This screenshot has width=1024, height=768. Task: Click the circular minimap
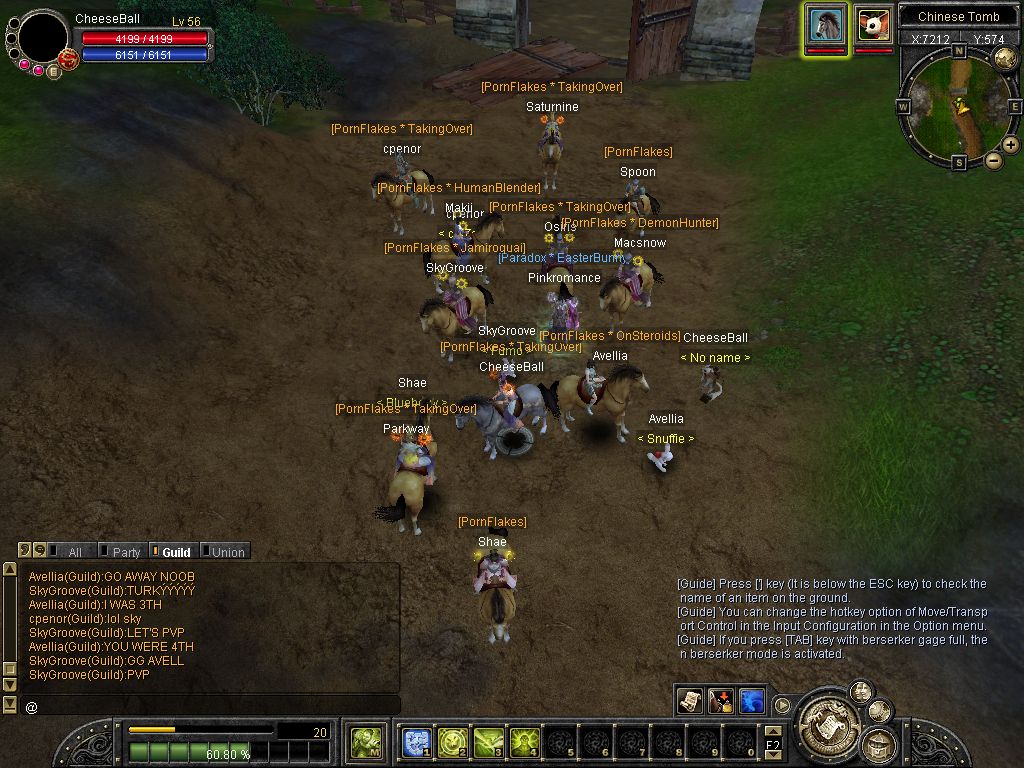(x=958, y=106)
